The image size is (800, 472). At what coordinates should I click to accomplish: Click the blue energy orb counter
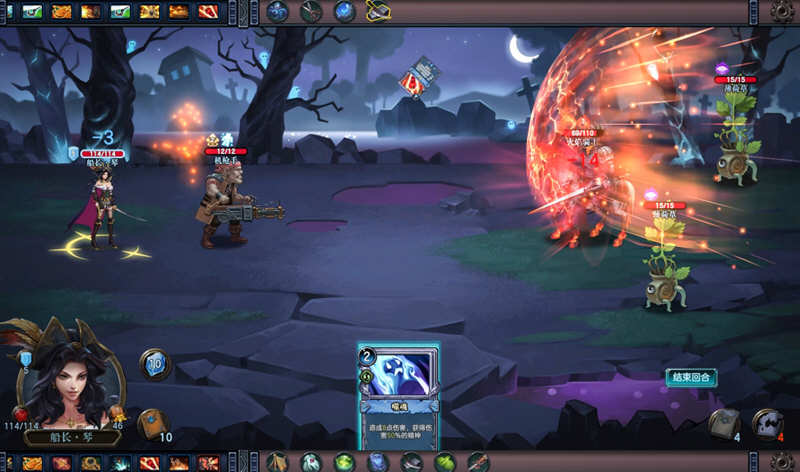(x=155, y=363)
